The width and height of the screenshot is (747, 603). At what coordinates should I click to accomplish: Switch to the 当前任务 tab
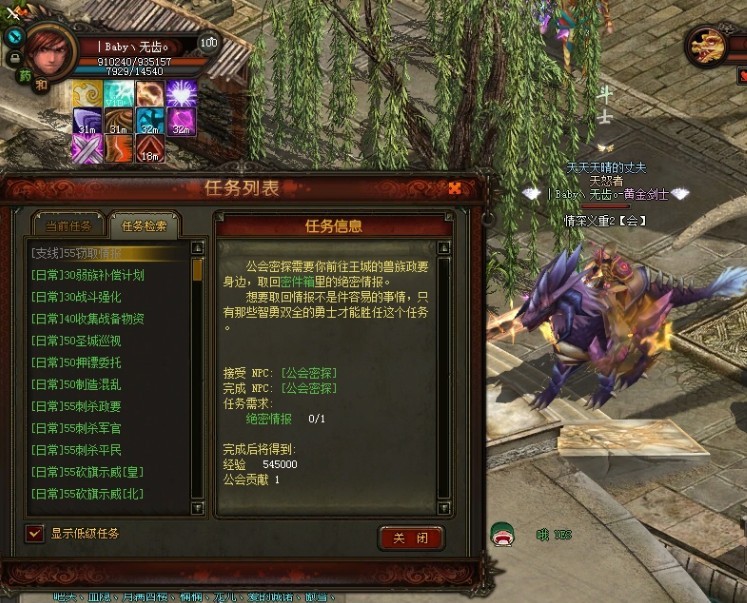coord(68,225)
